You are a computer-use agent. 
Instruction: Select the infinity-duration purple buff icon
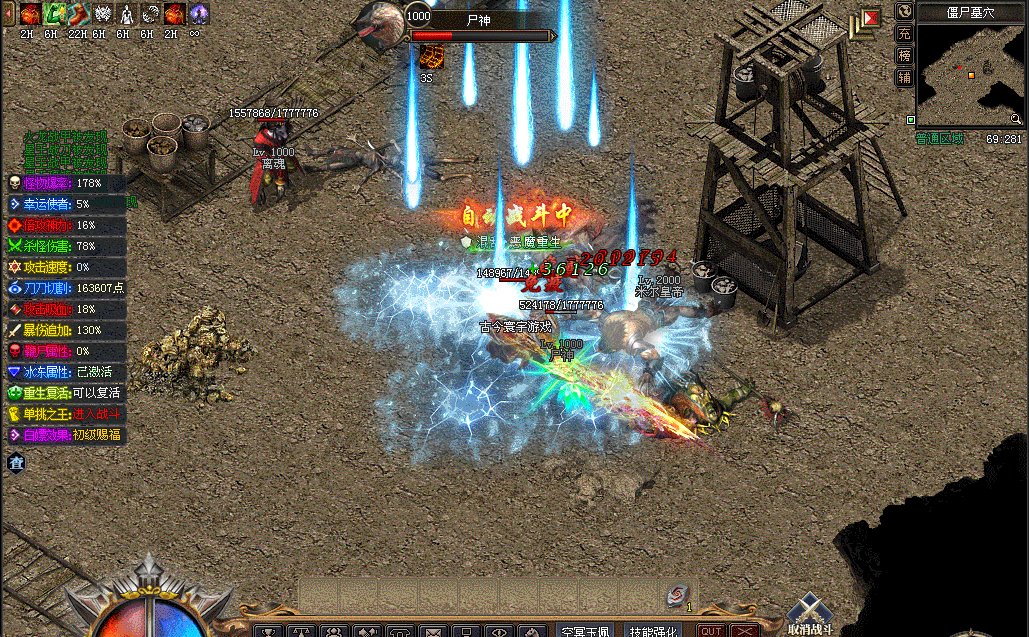tap(198, 14)
